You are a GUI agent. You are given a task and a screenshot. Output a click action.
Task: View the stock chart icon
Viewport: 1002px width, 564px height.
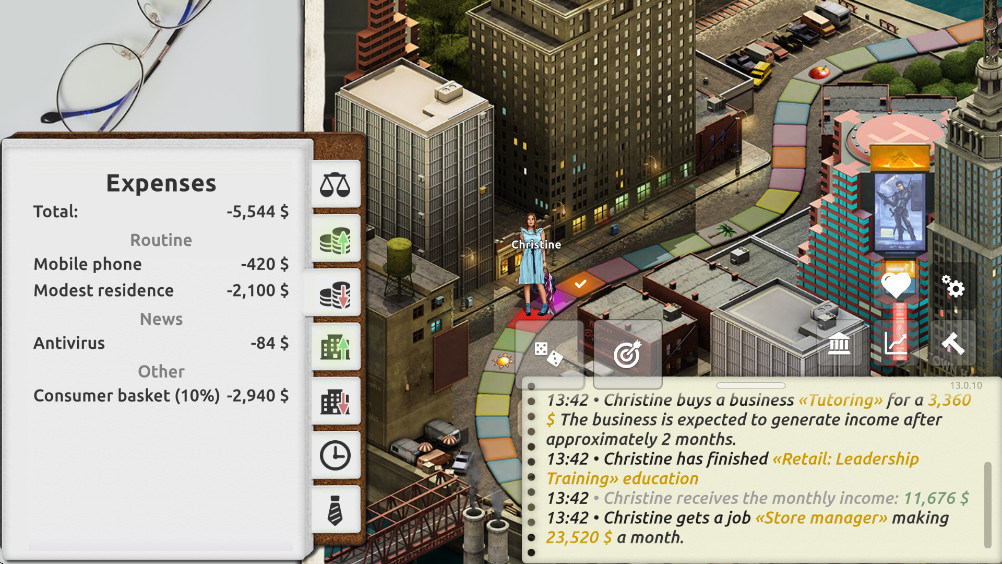(x=896, y=346)
